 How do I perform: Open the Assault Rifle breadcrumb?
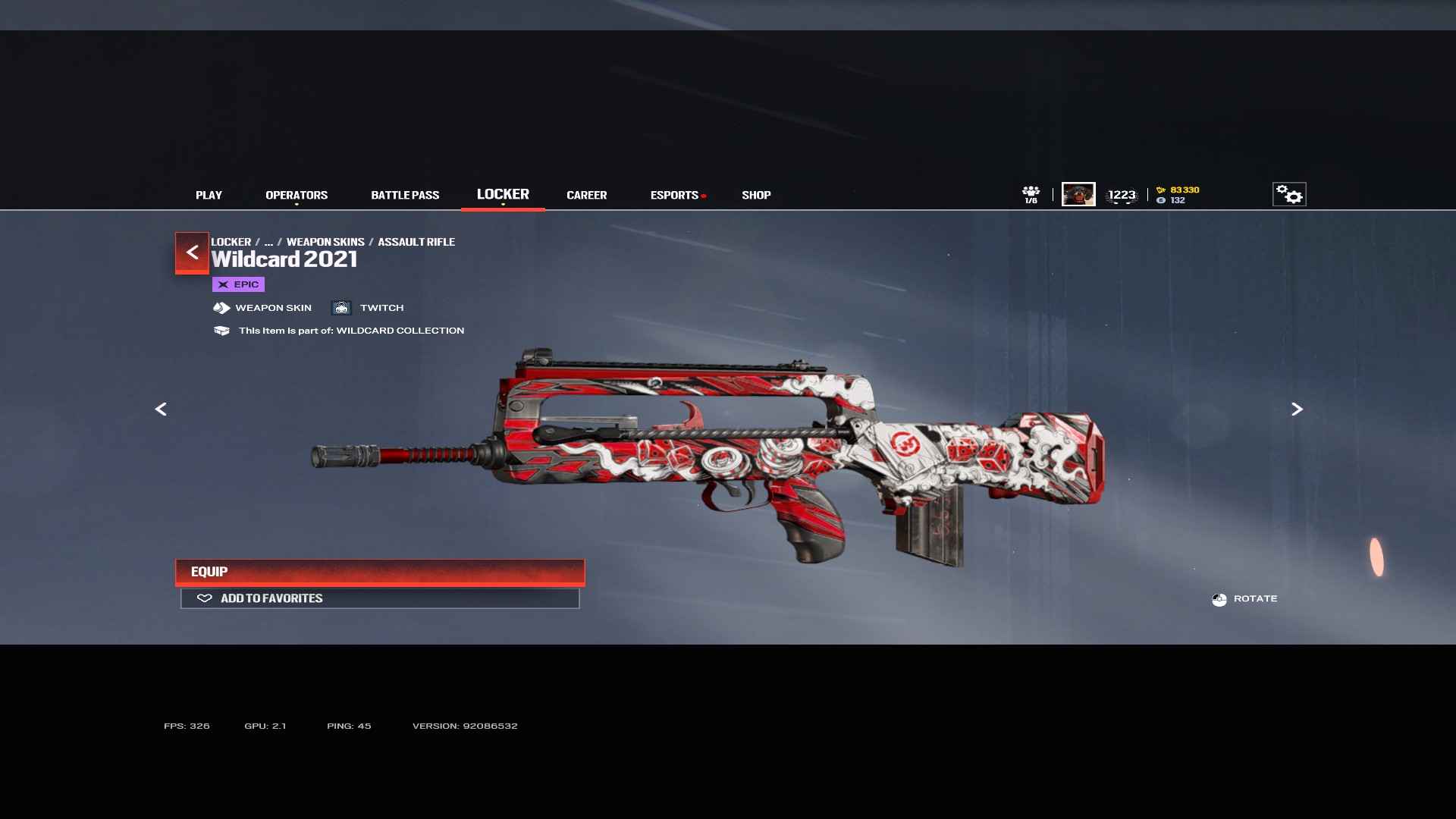[x=416, y=242]
